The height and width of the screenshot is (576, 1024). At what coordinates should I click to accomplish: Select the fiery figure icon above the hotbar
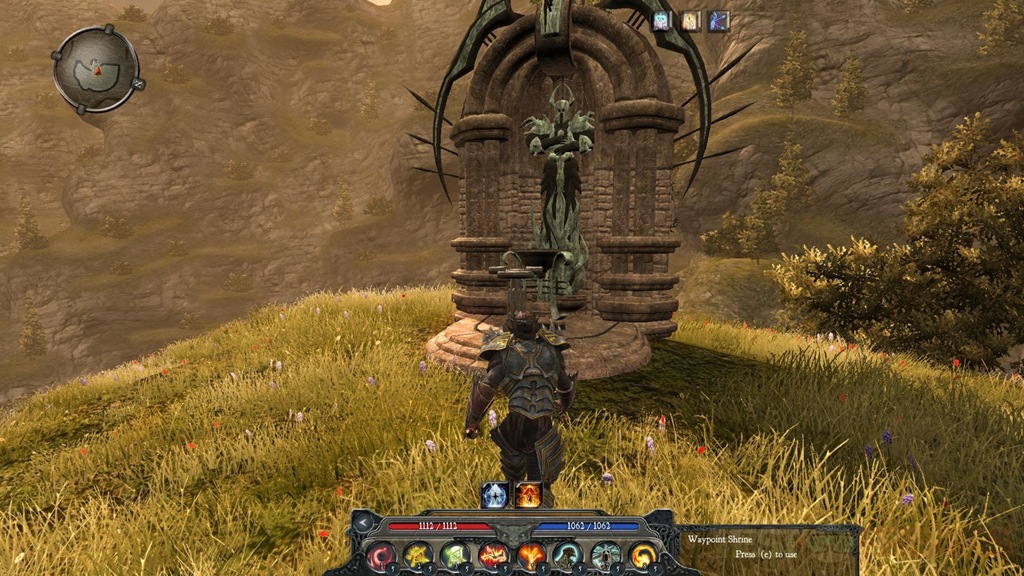pyautogui.click(x=528, y=494)
